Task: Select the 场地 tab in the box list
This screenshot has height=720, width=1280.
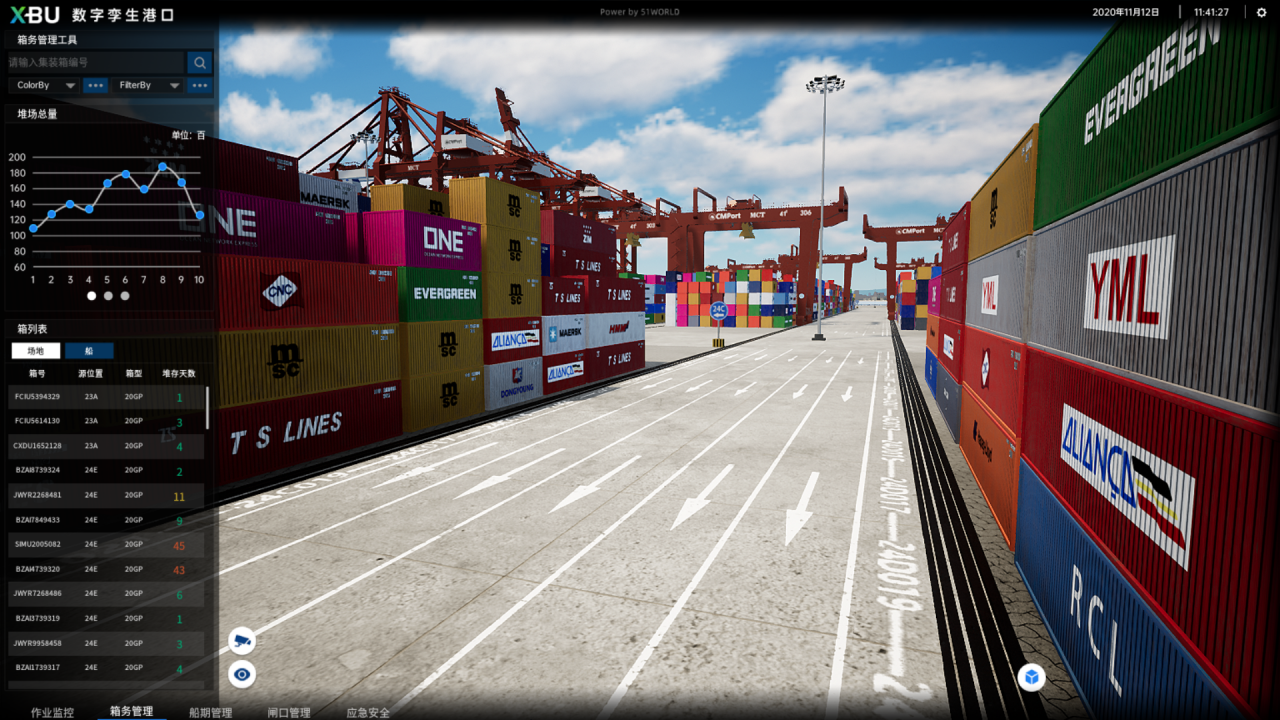Action: coord(36,351)
